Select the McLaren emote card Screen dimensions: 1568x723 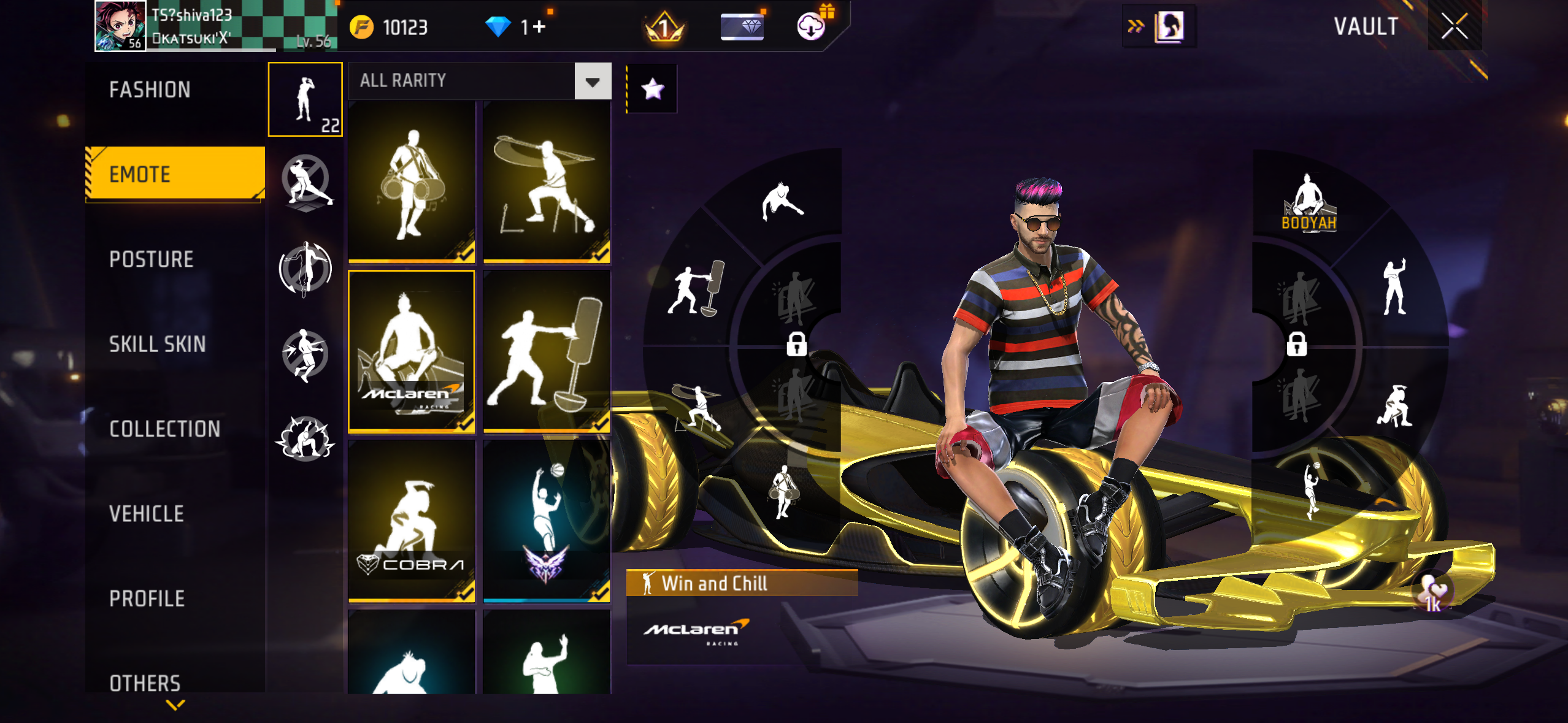point(412,351)
